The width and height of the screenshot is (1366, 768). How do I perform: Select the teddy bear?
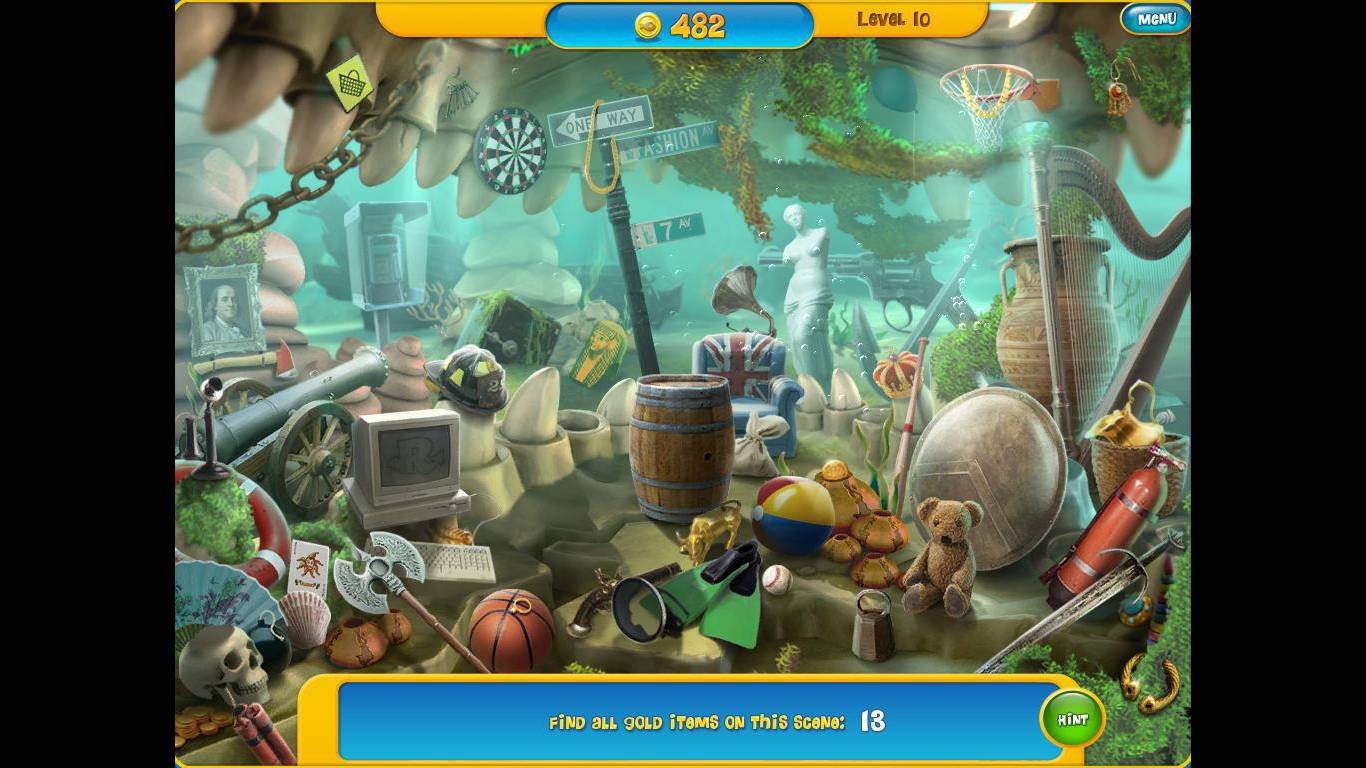946,545
